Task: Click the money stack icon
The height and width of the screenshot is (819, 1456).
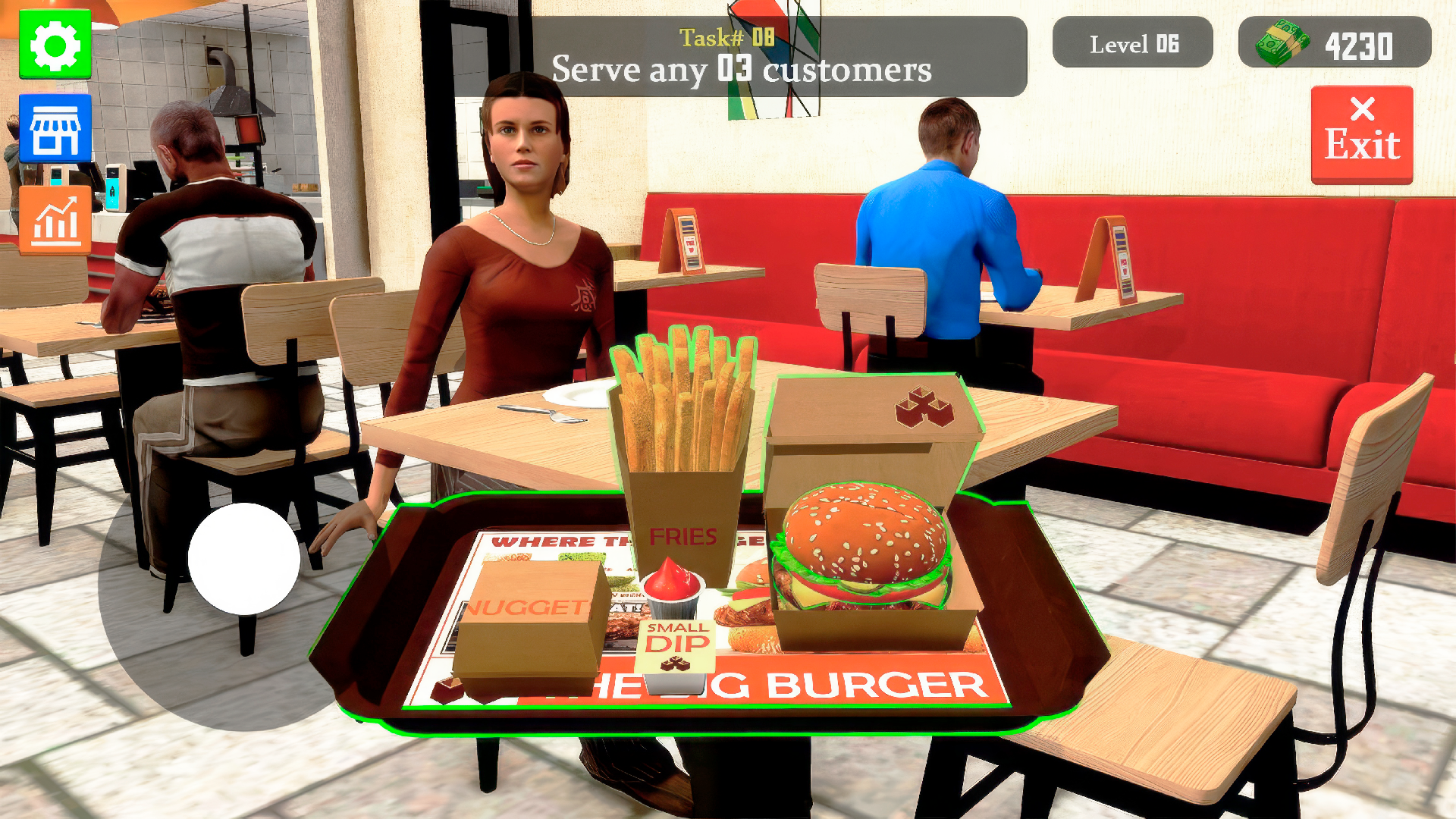Action: 1283,43
